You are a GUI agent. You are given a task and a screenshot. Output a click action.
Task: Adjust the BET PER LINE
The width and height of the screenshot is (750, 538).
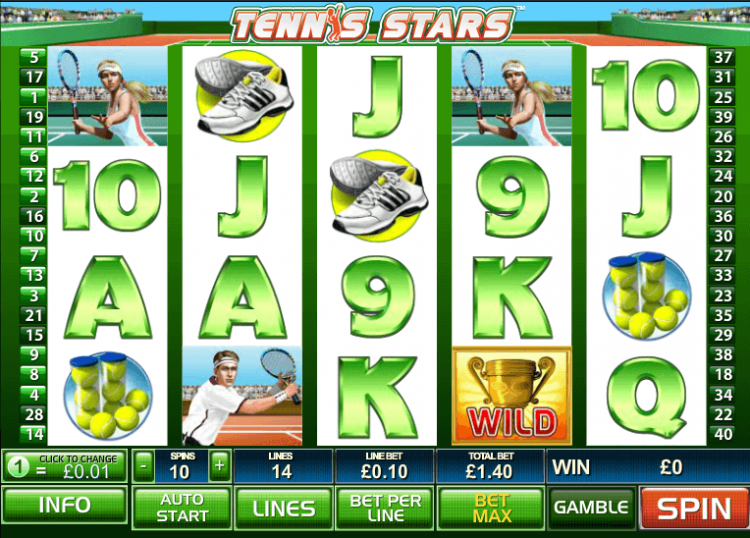pos(385,507)
